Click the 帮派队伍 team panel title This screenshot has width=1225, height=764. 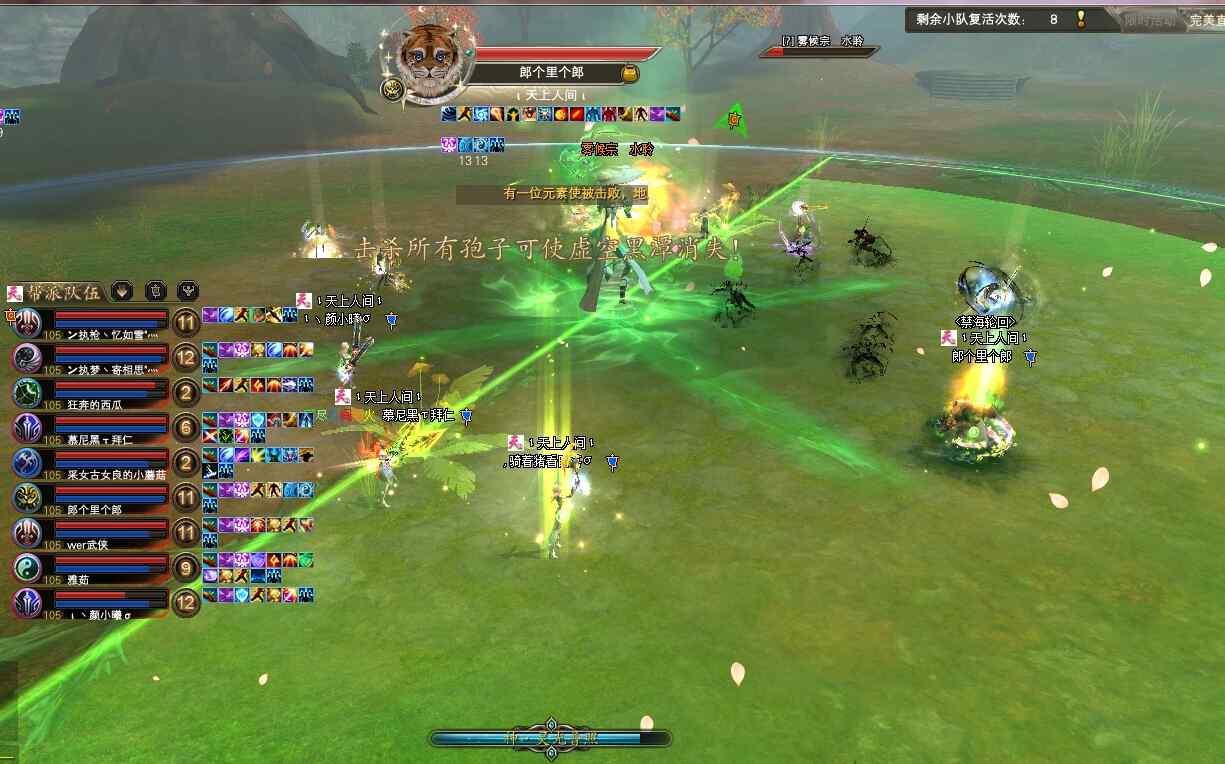coord(62,292)
